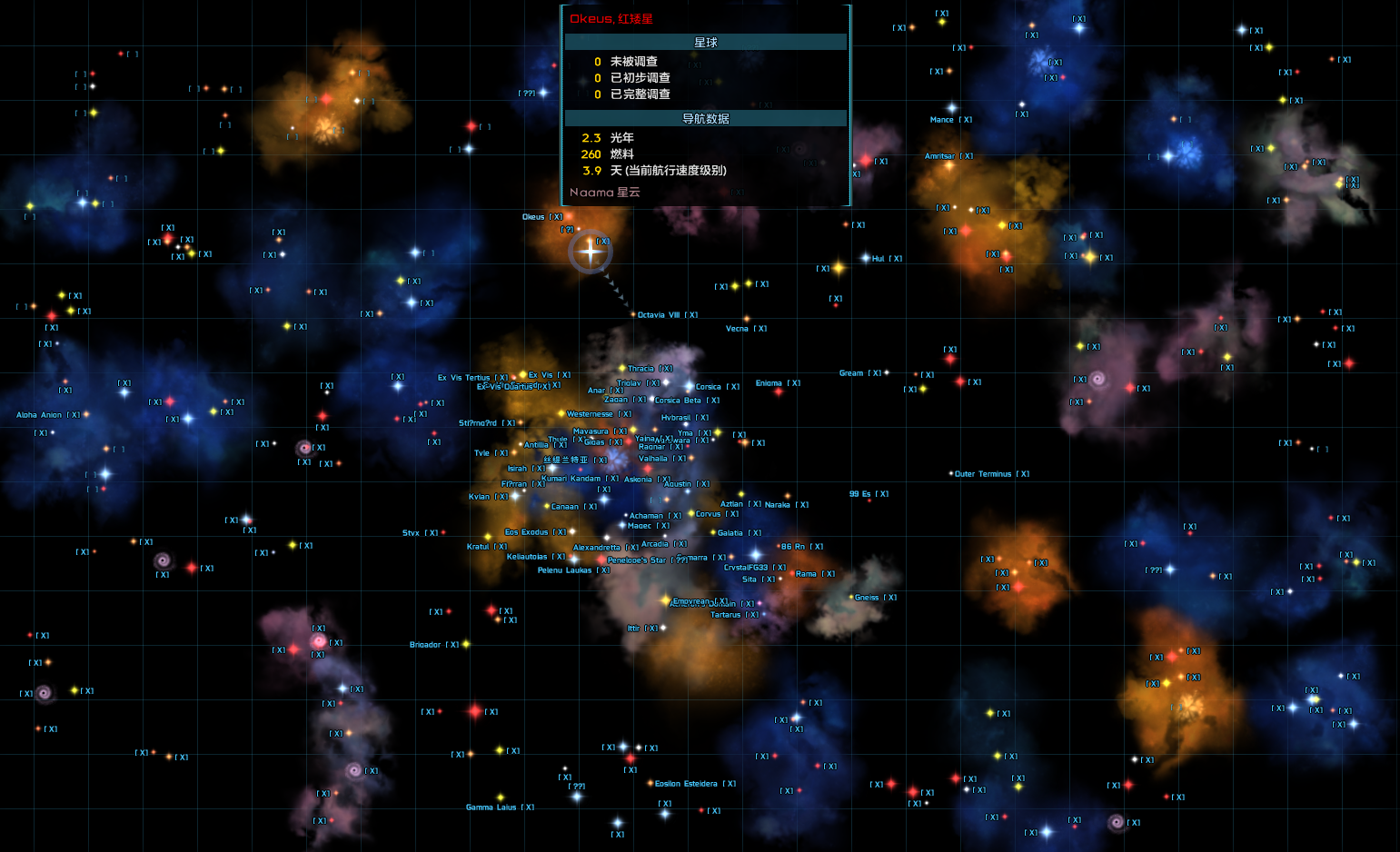Click the white star icon of Corsica Beta
Screen dimensions: 1400x852
[651, 399]
